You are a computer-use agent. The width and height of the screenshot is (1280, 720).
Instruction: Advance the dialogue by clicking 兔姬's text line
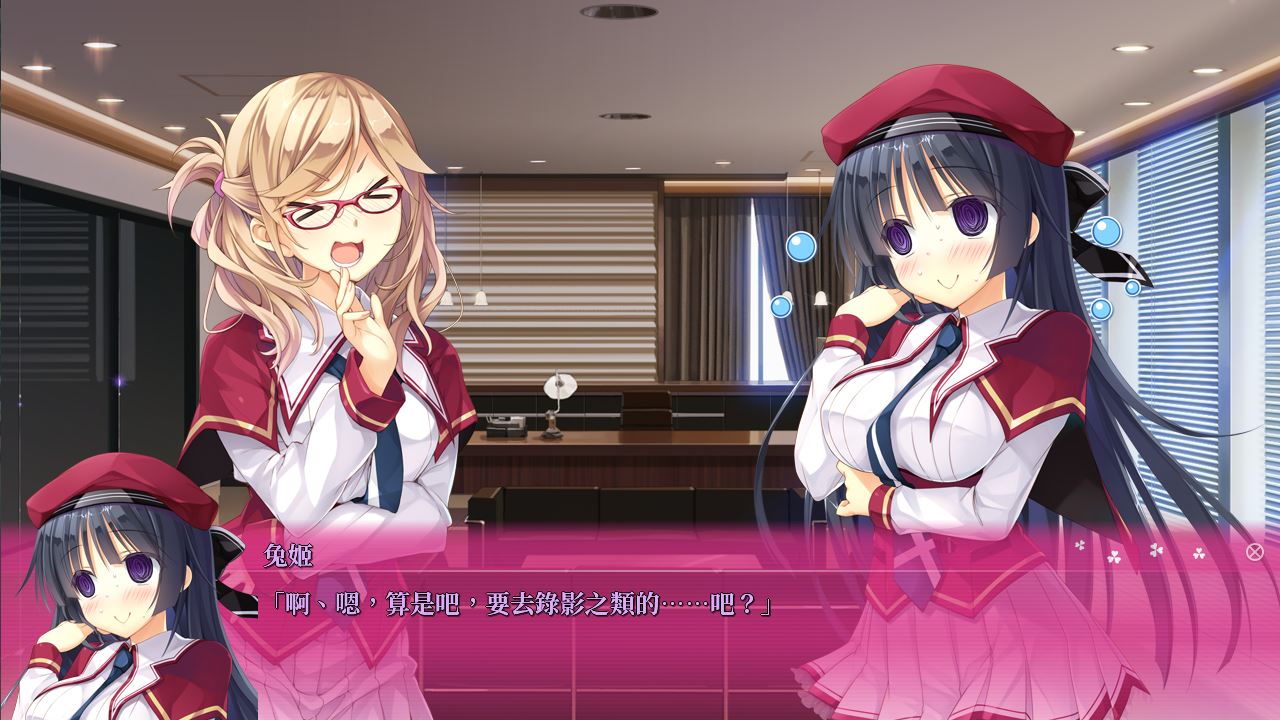[520, 604]
